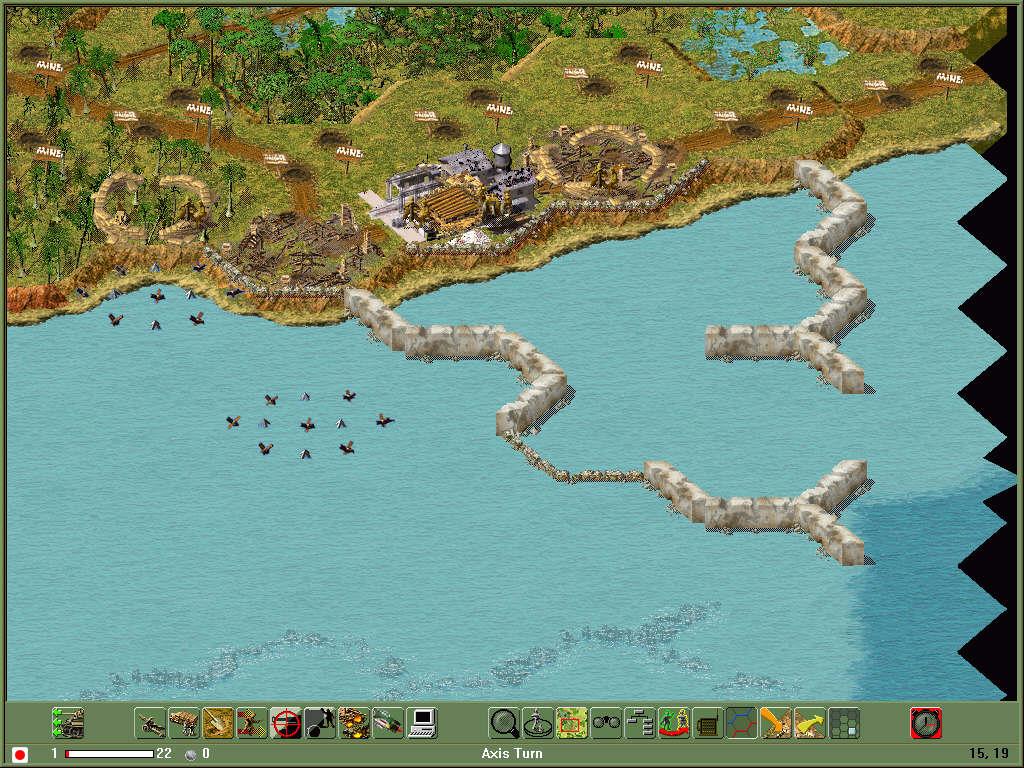
Task: Click the two opposing soldiers icon
Action: coord(674,722)
